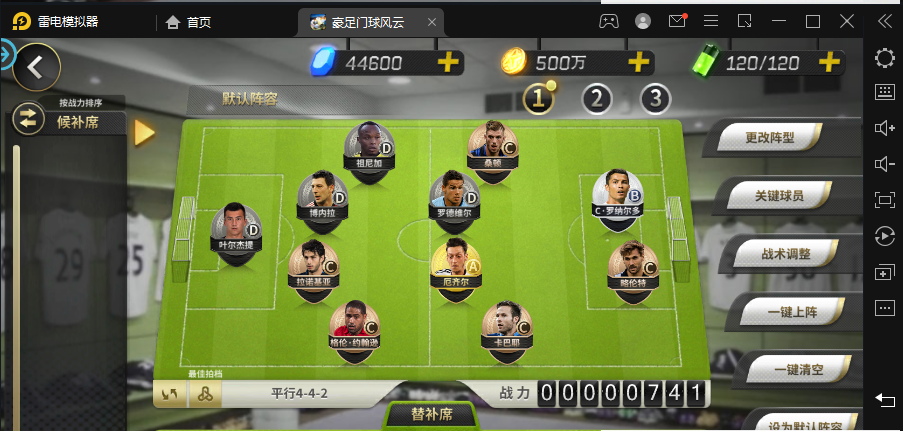903x431 pixels.
Task: Add more gold coins
Action: (x=639, y=62)
